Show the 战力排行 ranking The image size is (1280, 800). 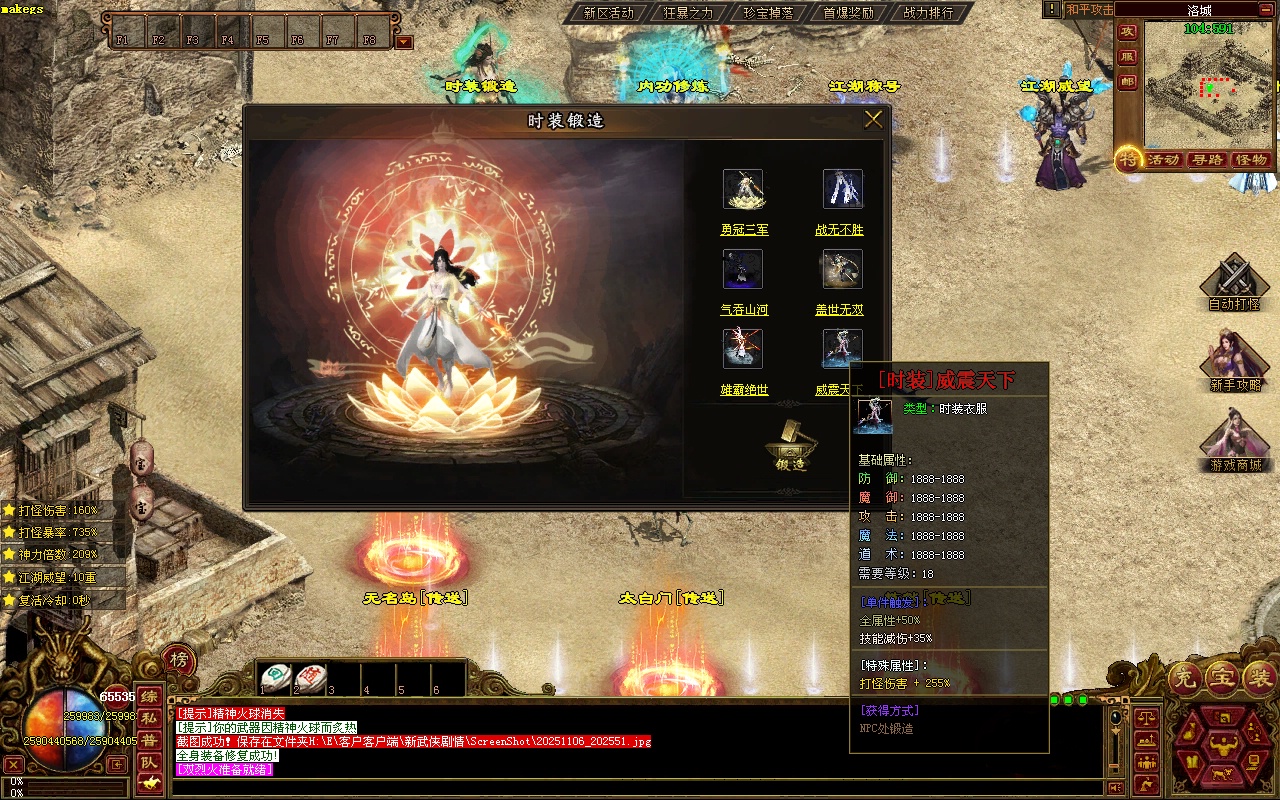click(928, 13)
